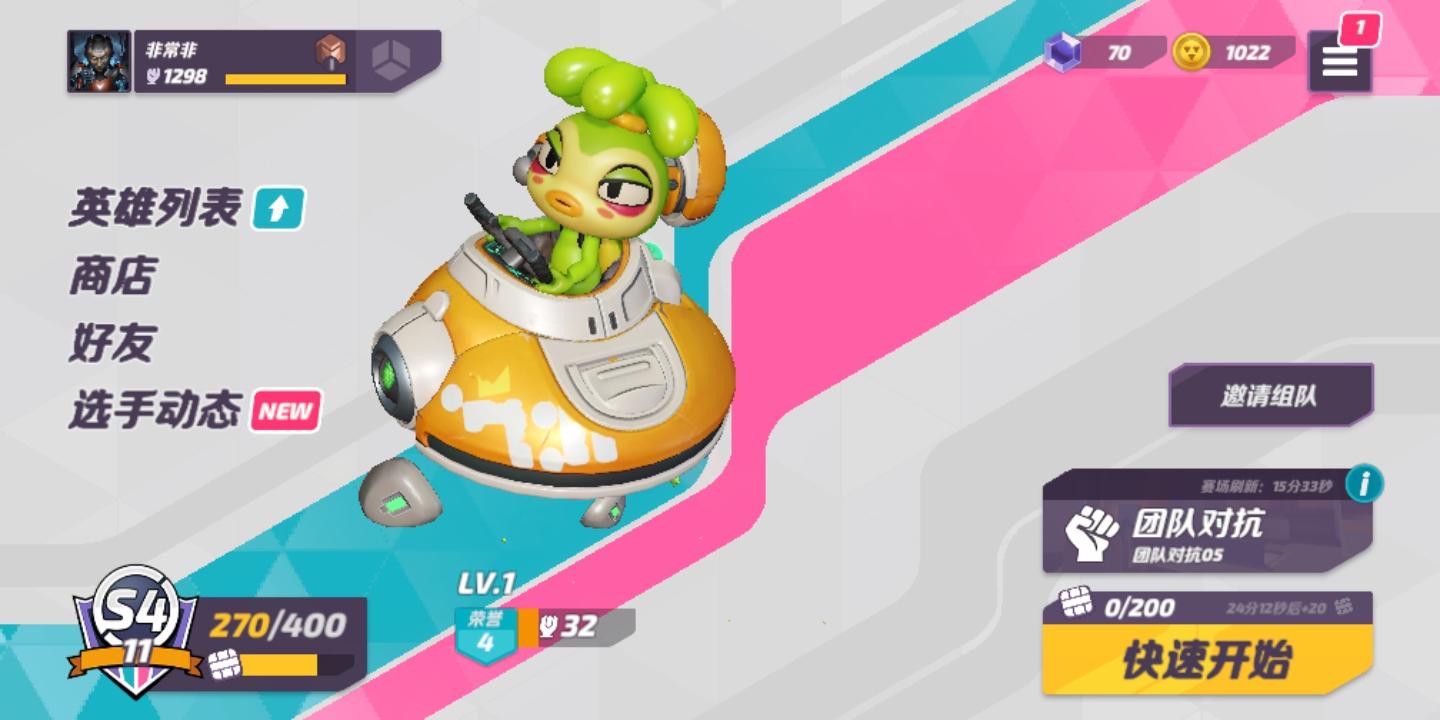Viewport: 1440px width, 720px height.
Task: Click the pink NEW badge beside 选手动态
Action: pos(283,410)
